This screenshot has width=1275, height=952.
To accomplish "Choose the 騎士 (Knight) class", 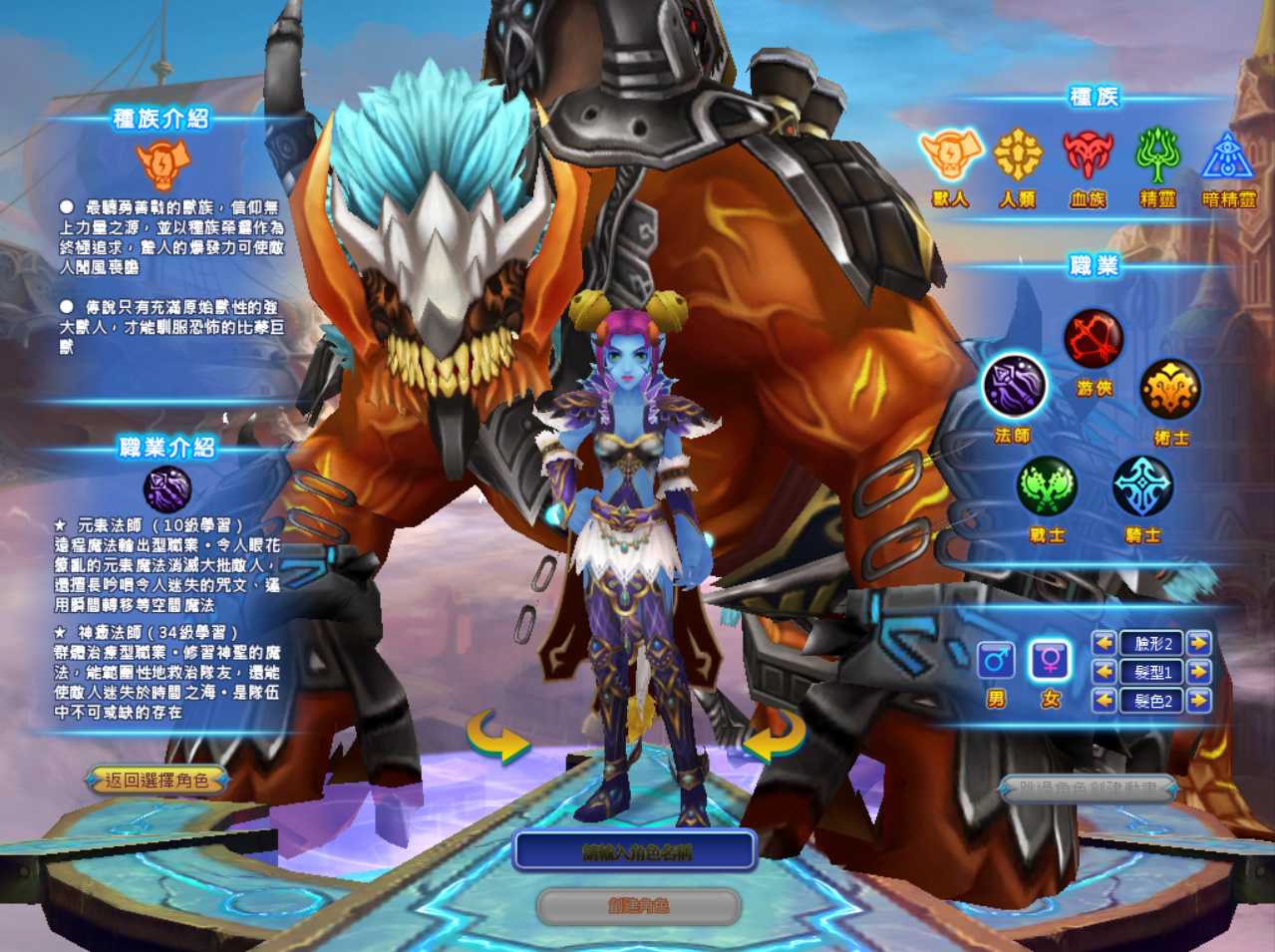I will tap(1142, 486).
